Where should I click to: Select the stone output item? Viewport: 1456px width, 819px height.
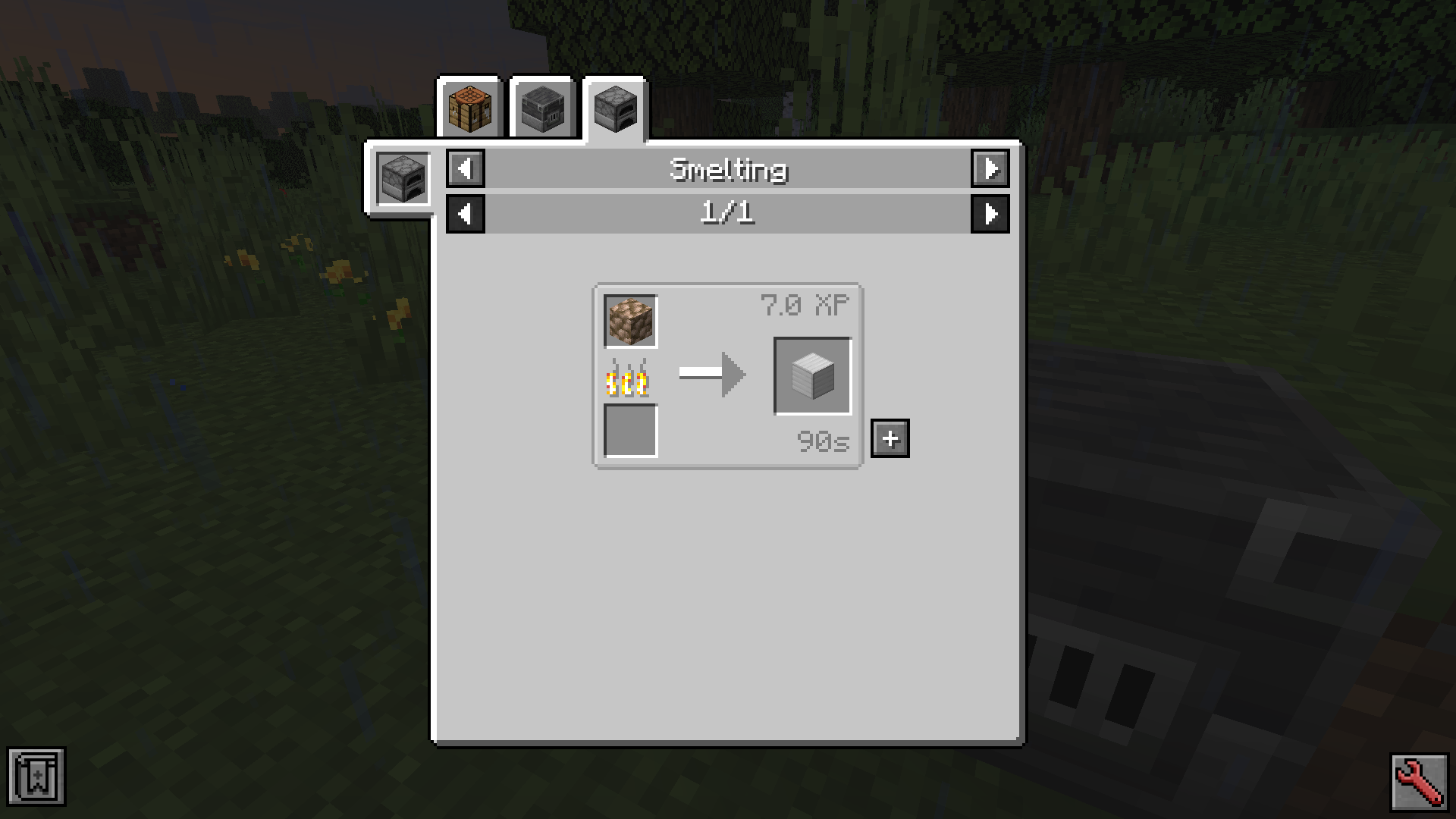tap(811, 375)
